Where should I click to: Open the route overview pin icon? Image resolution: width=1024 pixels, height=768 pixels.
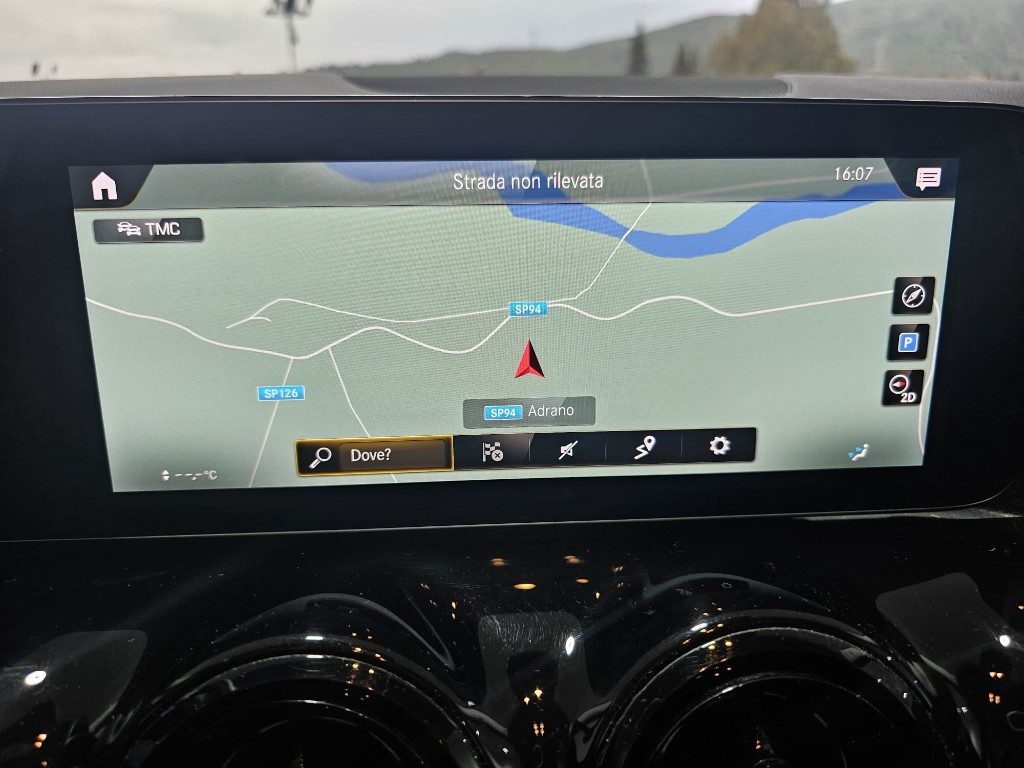pos(645,448)
